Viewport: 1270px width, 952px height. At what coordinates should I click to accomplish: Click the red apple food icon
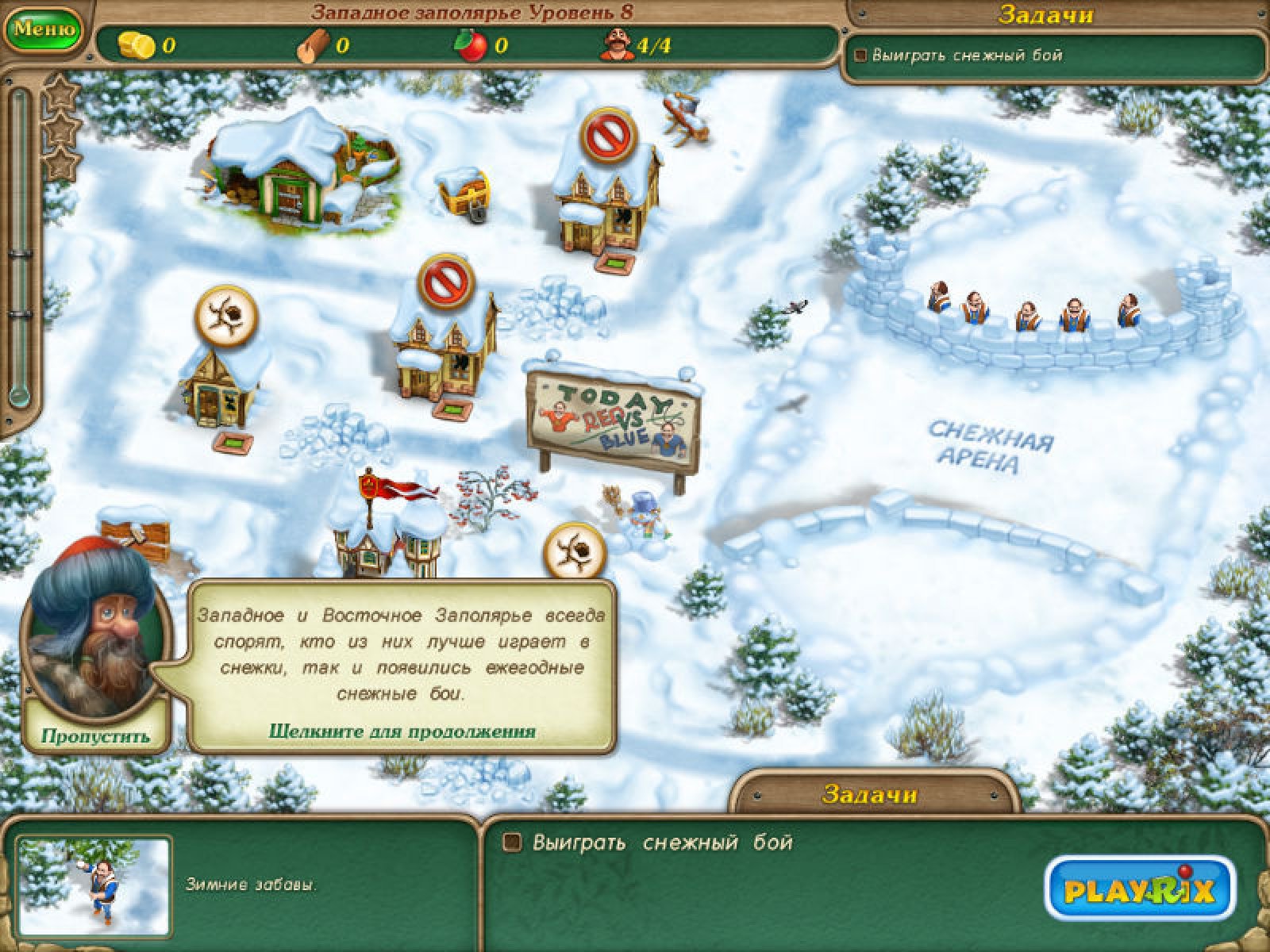469,46
